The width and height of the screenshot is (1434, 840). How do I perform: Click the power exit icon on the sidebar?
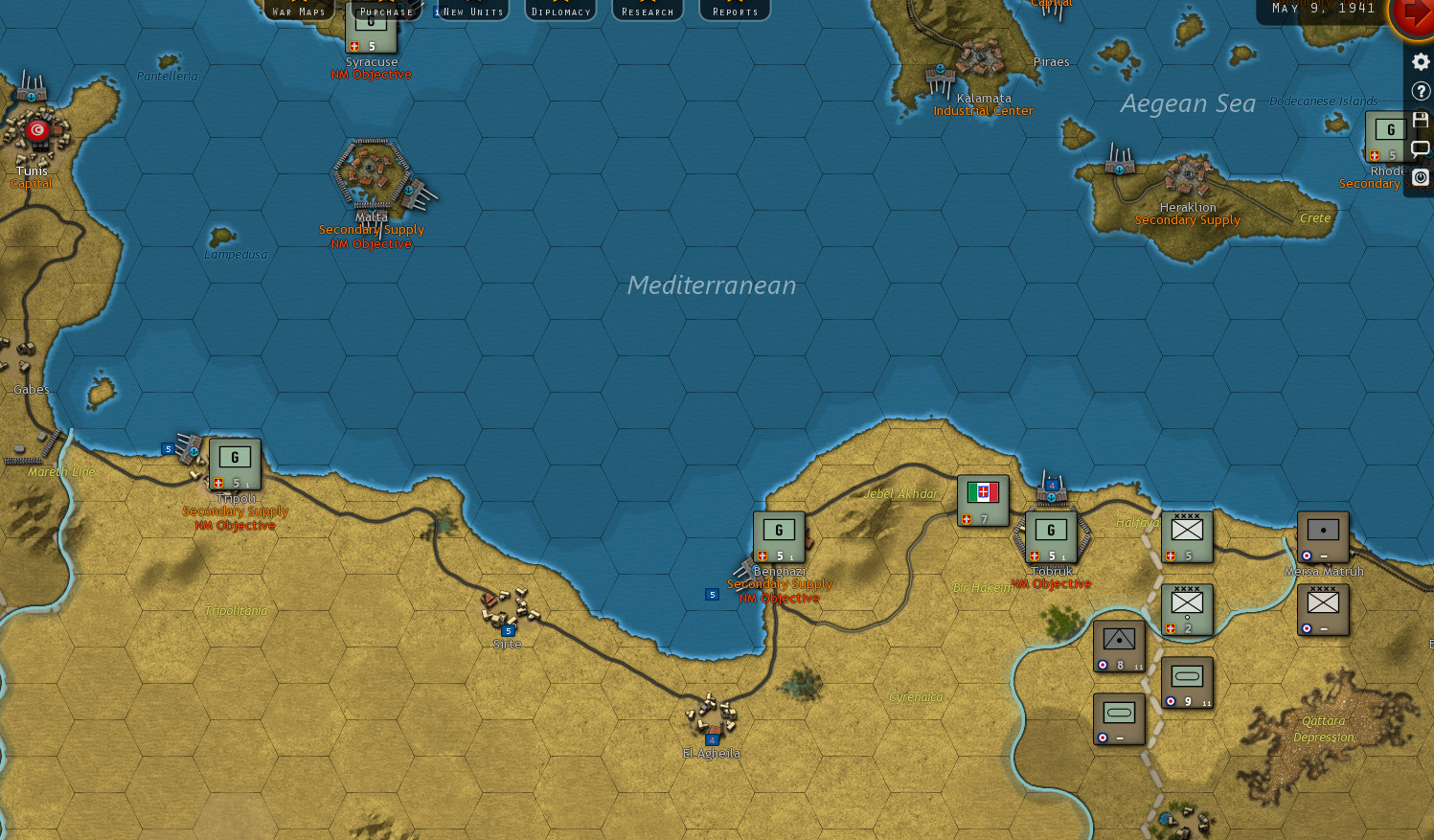1421,177
